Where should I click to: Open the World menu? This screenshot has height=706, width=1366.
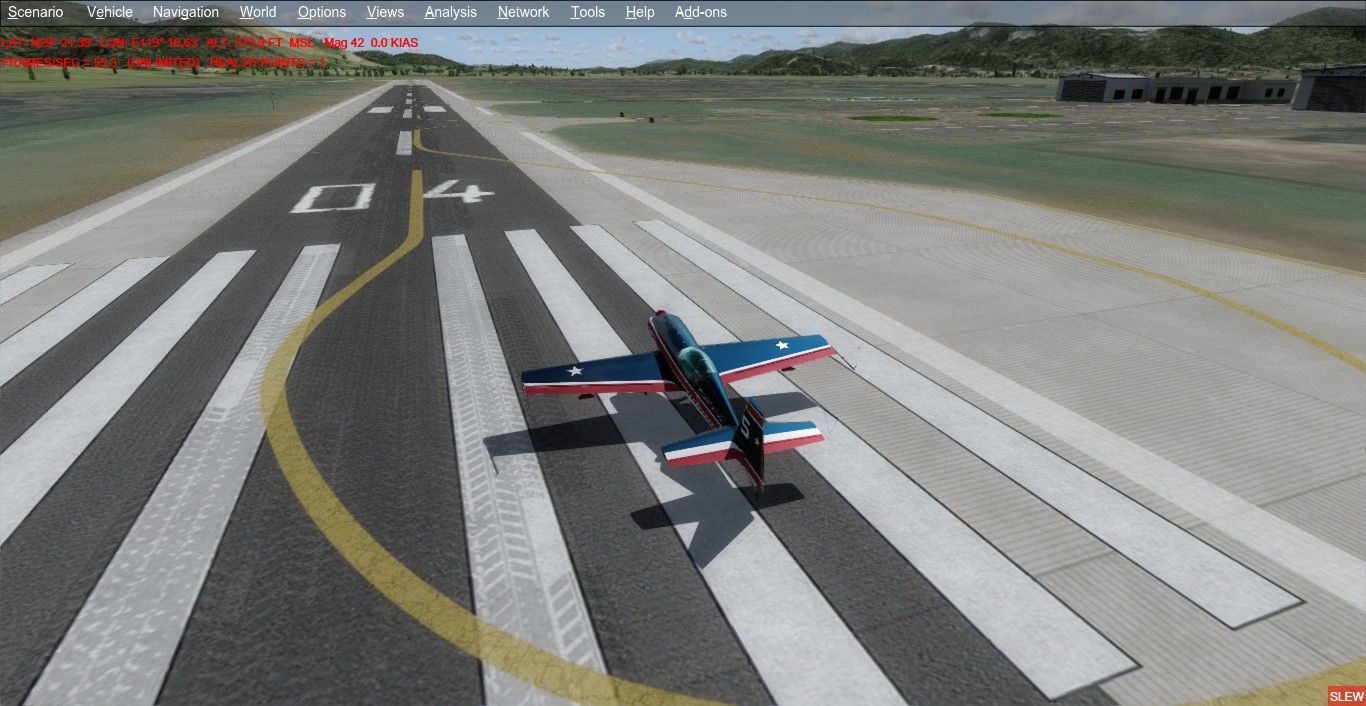(258, 12)
